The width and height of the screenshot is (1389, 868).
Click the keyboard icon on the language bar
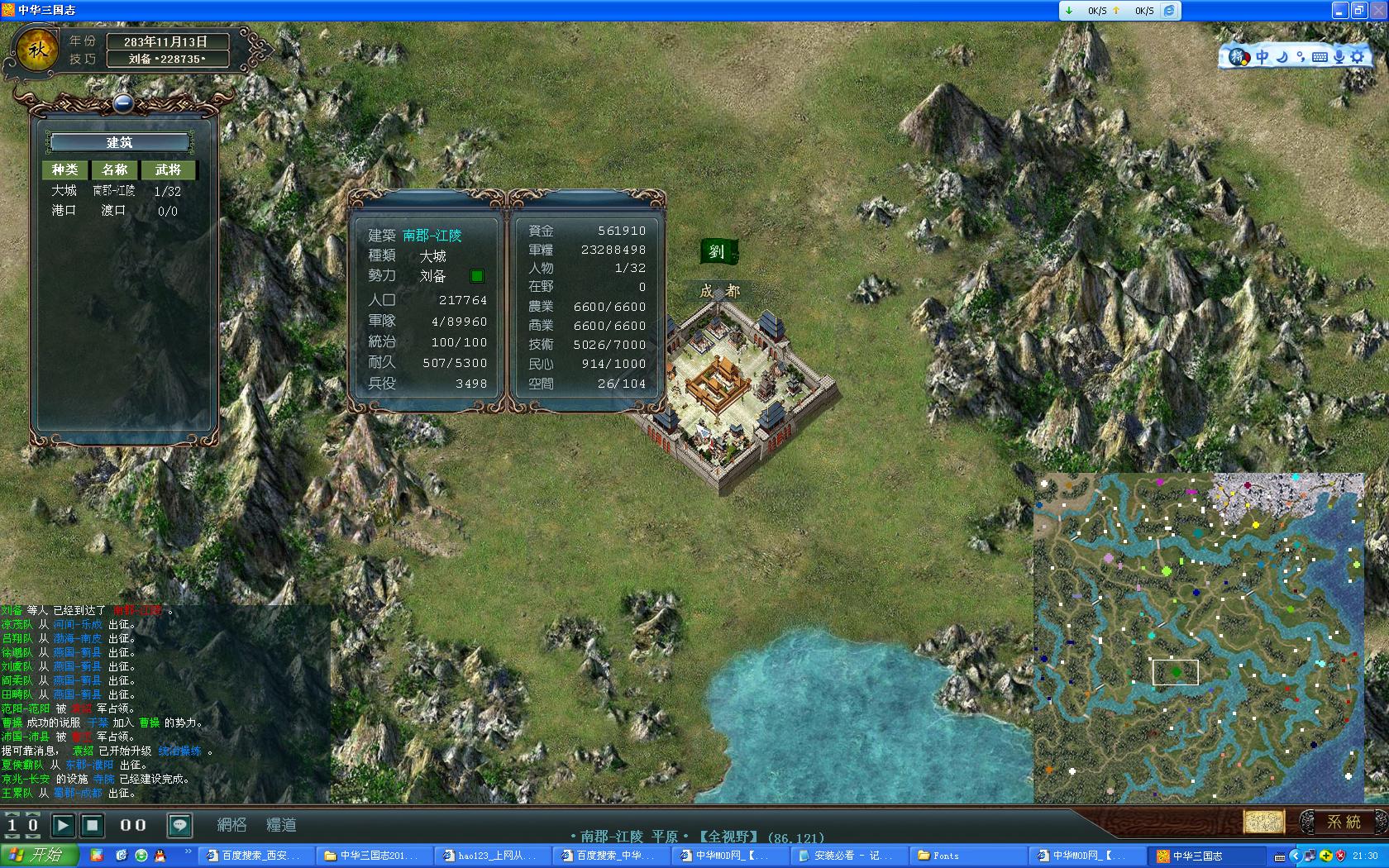point(1320,57)
